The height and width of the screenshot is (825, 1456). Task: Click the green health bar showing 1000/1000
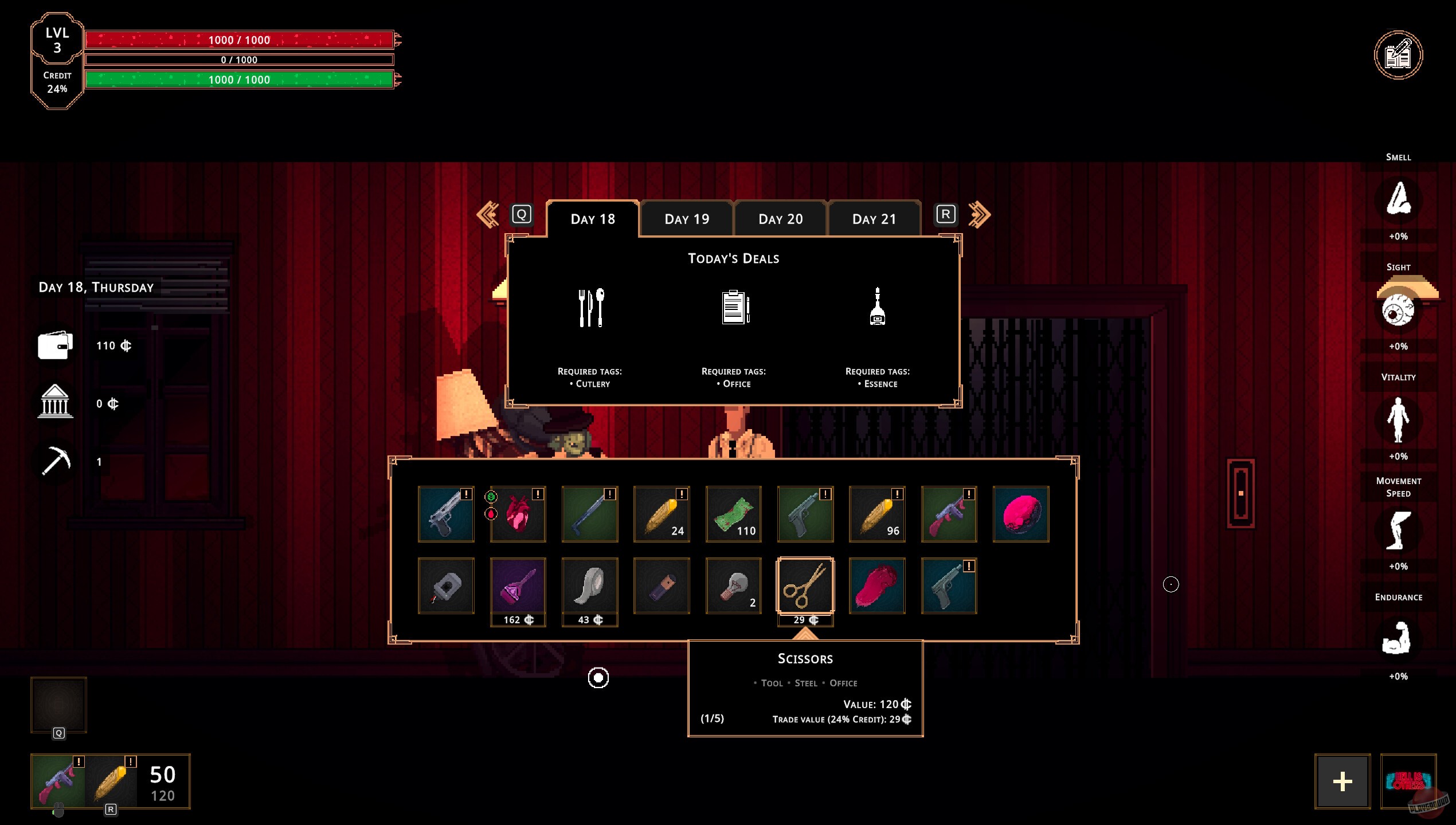[239, 79]
